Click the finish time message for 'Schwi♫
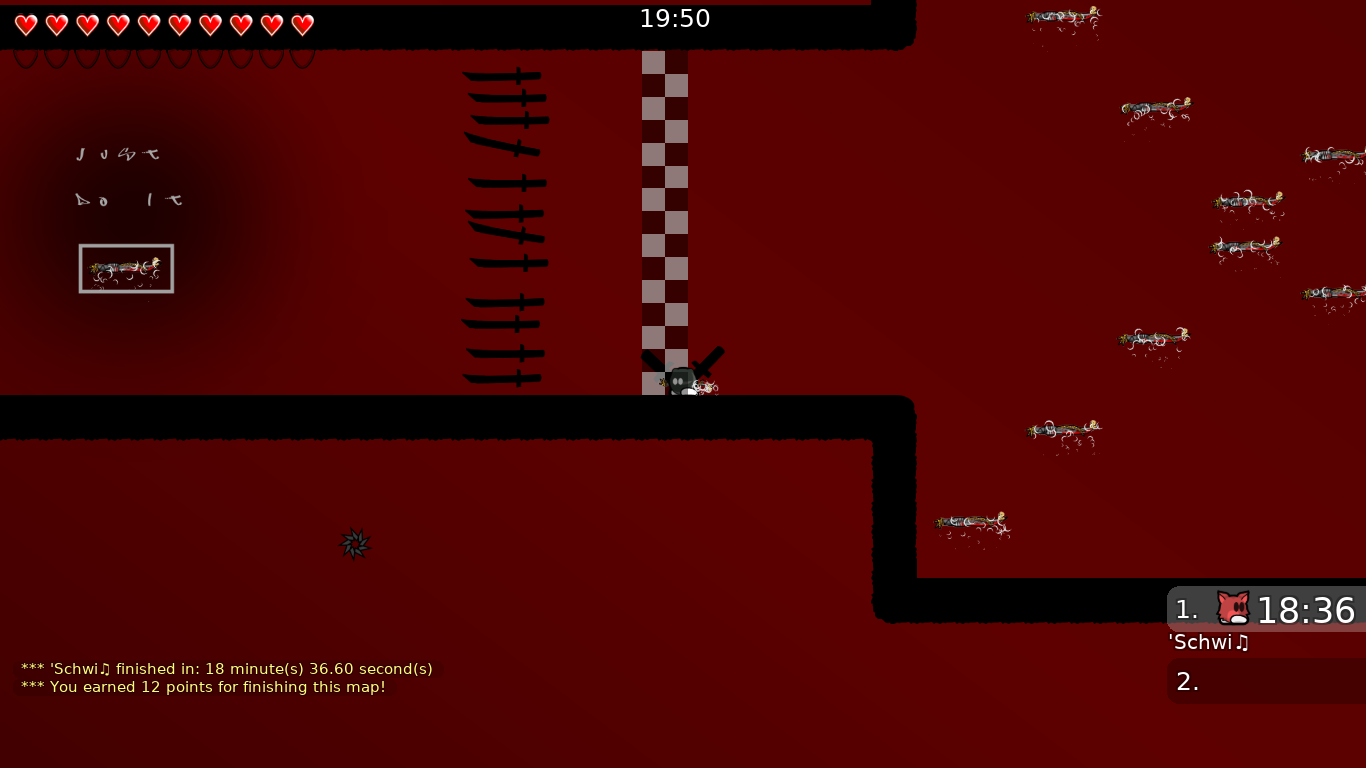 tap(226, 669)
